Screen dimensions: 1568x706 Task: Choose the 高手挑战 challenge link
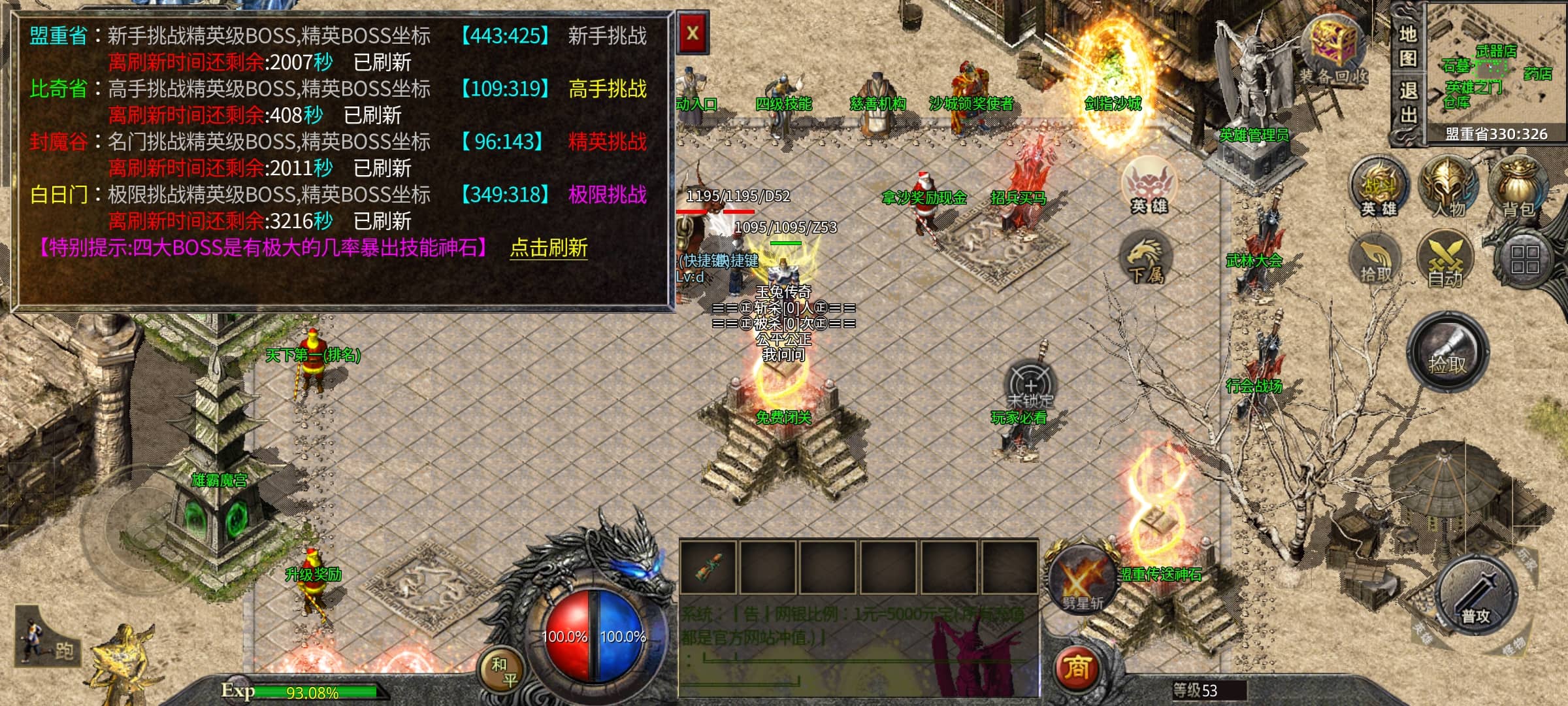coord(607,88)
